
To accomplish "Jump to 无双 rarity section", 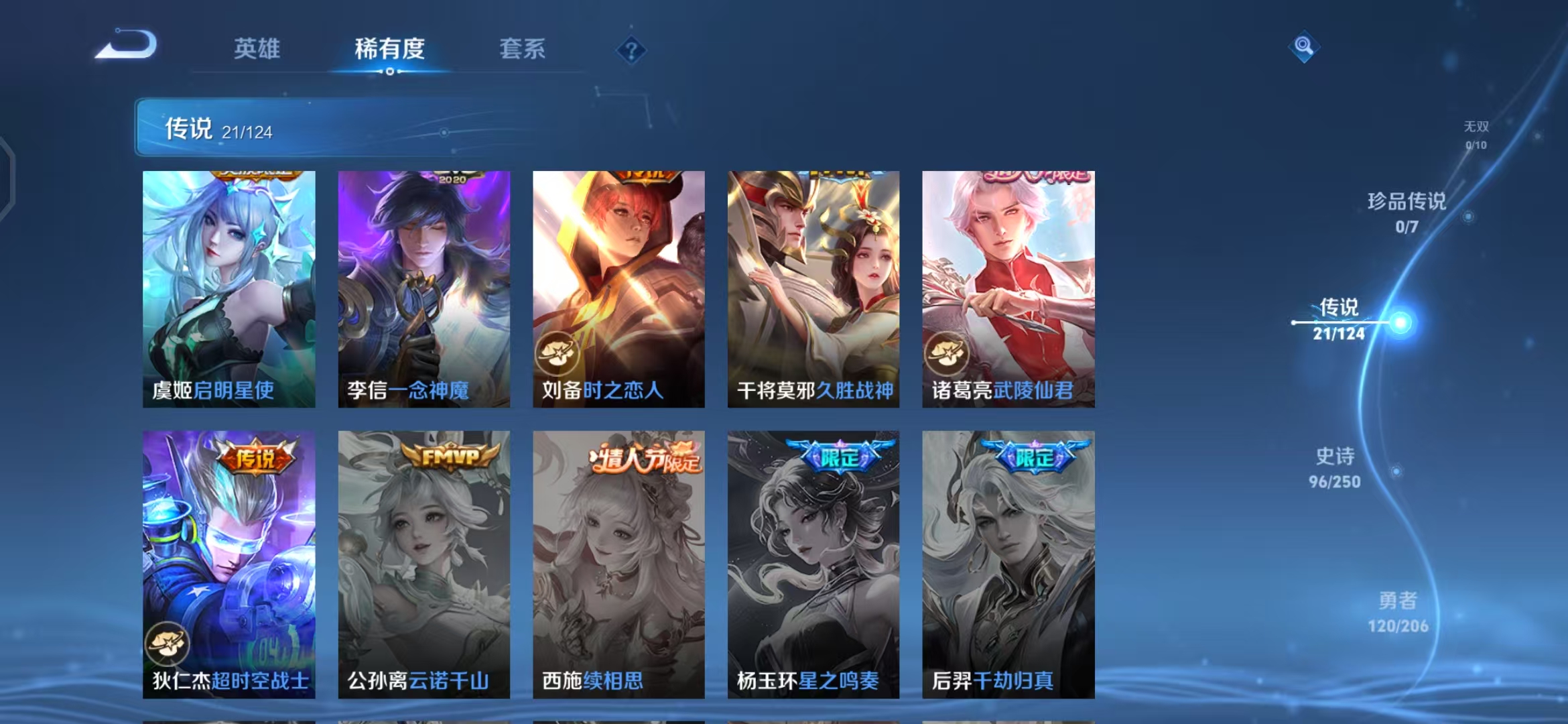I will (1476, 134).
